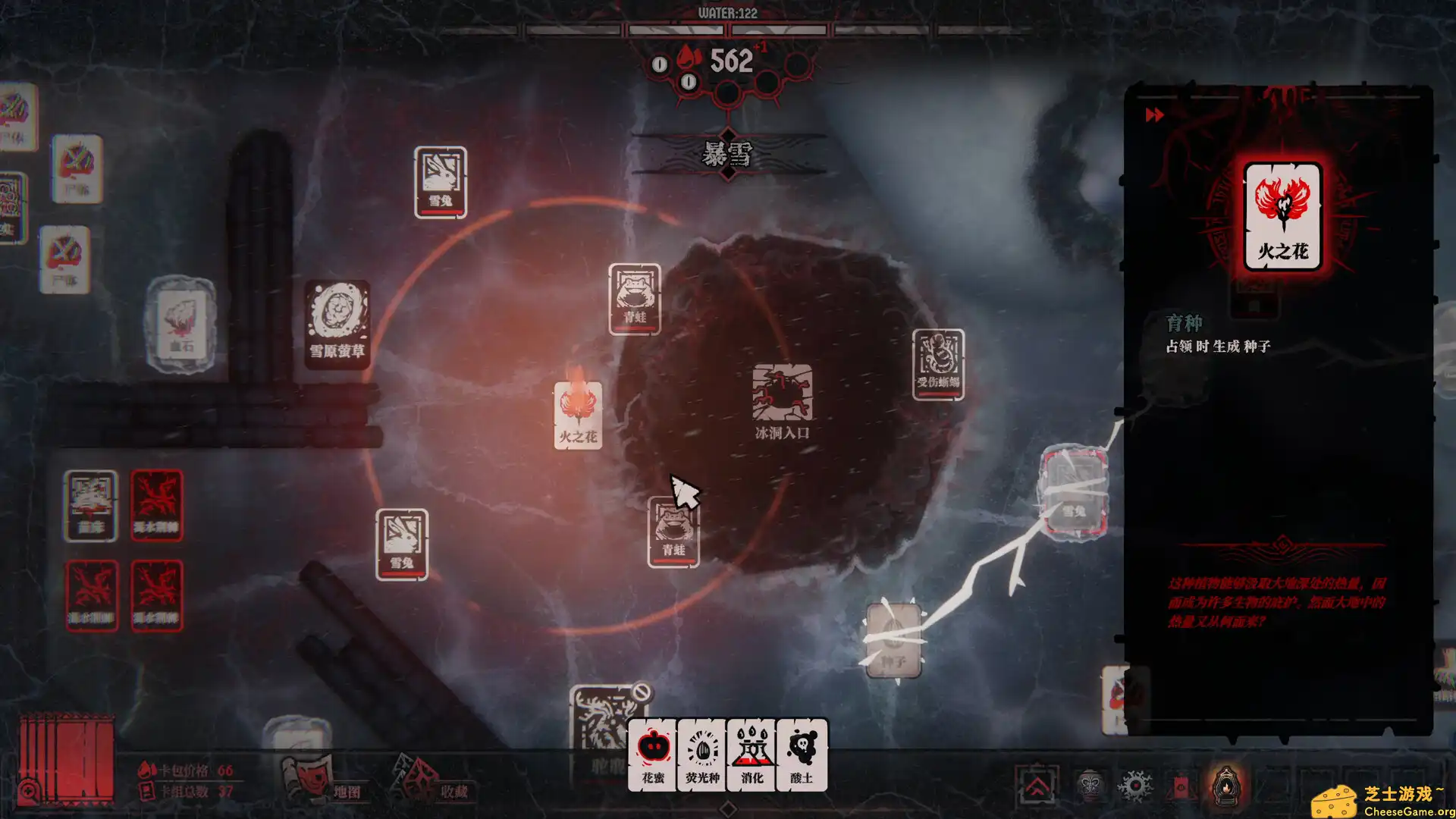Toggle fast-forward on the 火之花 detail panel

pos(1154,115)
